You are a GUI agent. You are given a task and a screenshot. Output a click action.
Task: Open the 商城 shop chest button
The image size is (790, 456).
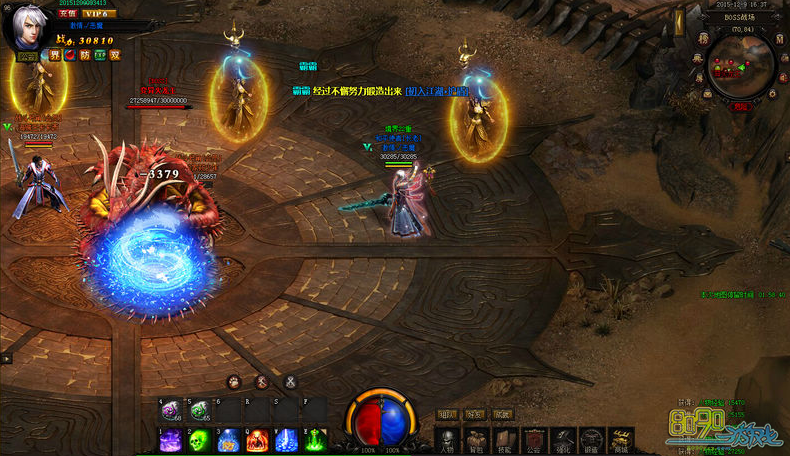(x=623, y=441)
